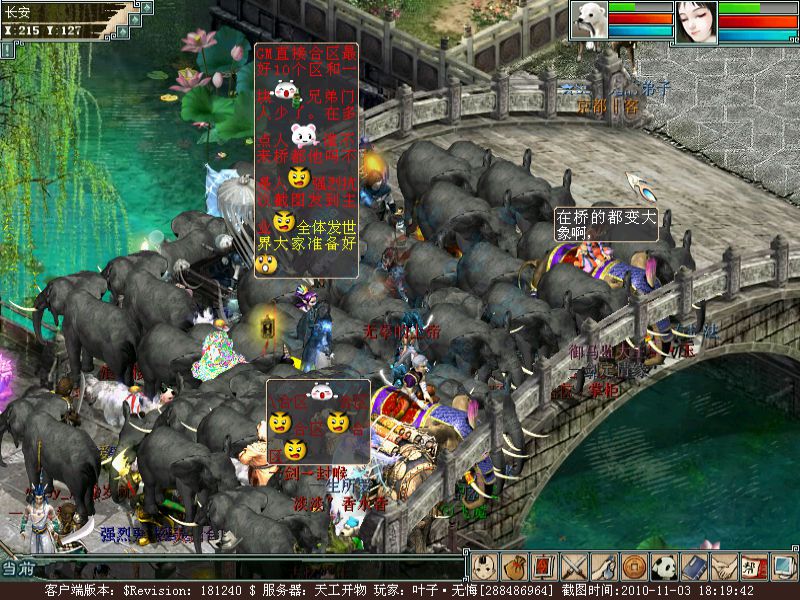This screenshot has width=800, height=600.
Task: Select the crossed swords icon
Action: pos(574,568)
